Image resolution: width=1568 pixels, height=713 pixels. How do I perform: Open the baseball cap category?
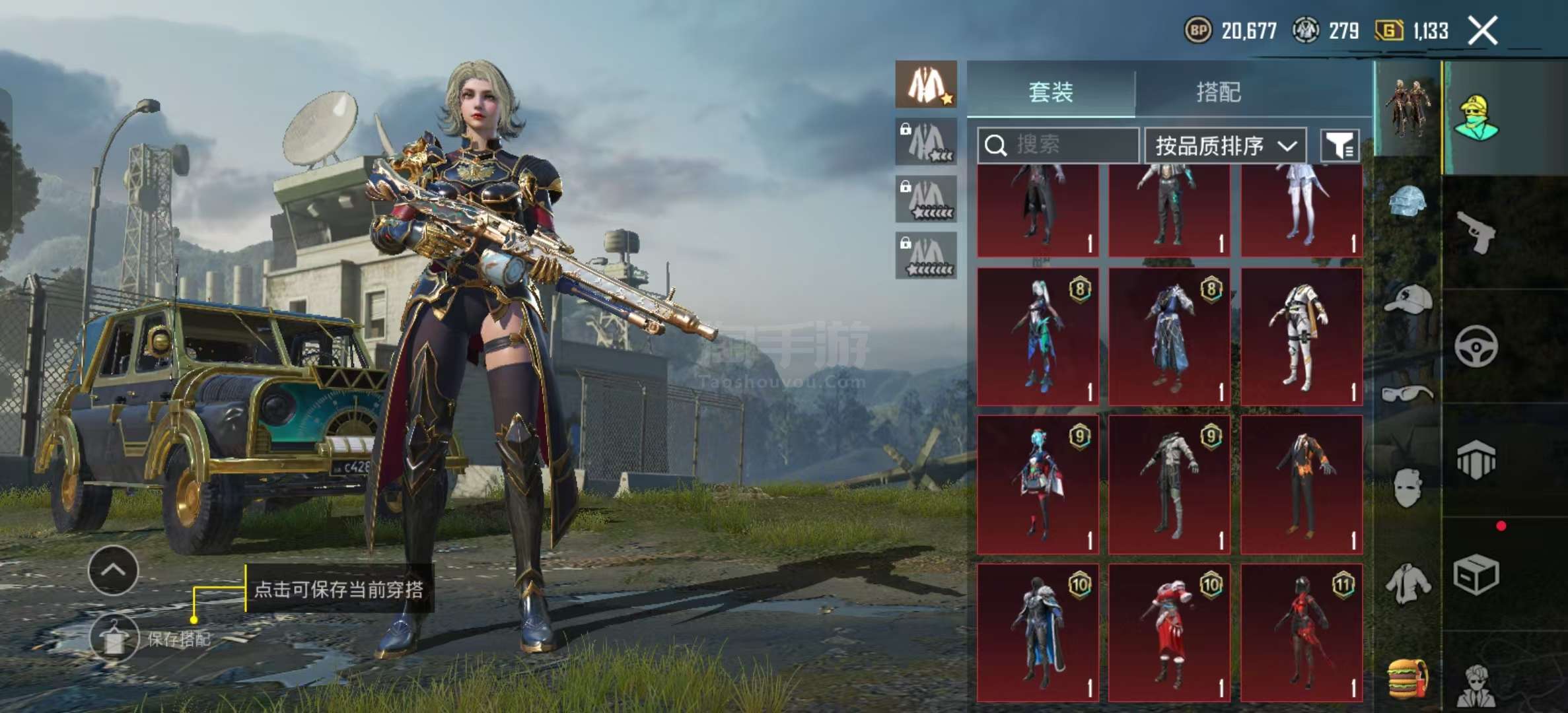tap(1408, 300)
